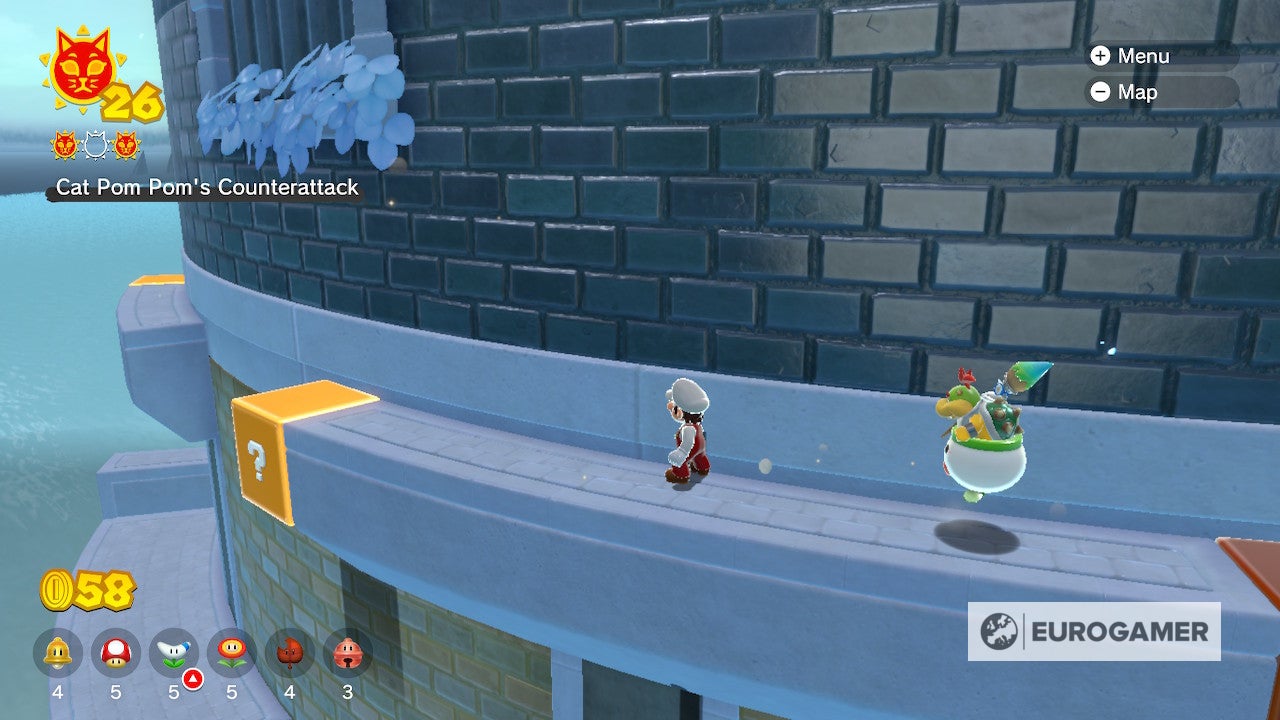Choose the Super Mushroom from reserve items
Image resolution: width=1280 pixels, height=720 pixels.
tap(116, 653)
